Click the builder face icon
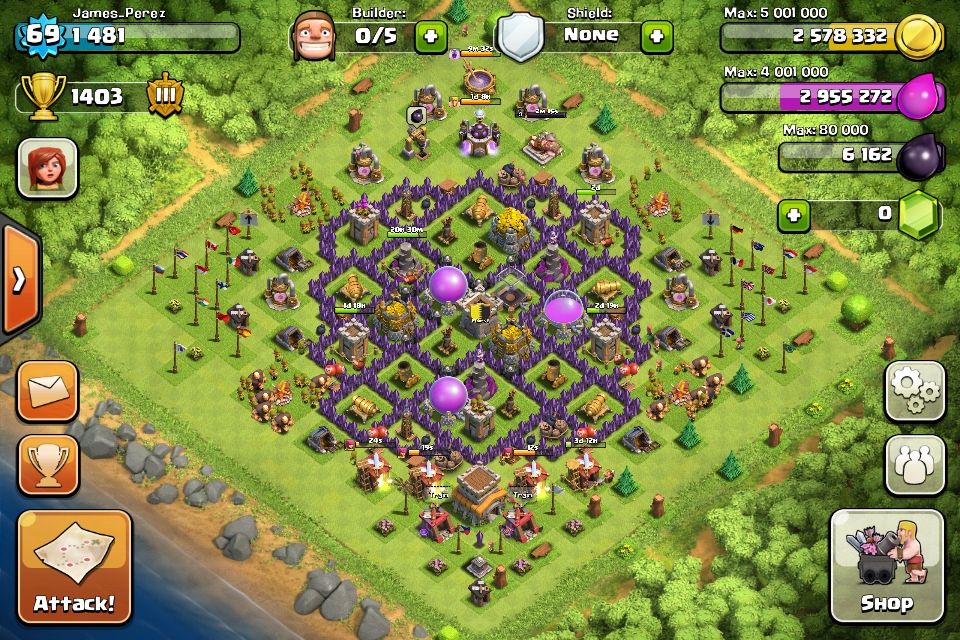 pos(315,36)
